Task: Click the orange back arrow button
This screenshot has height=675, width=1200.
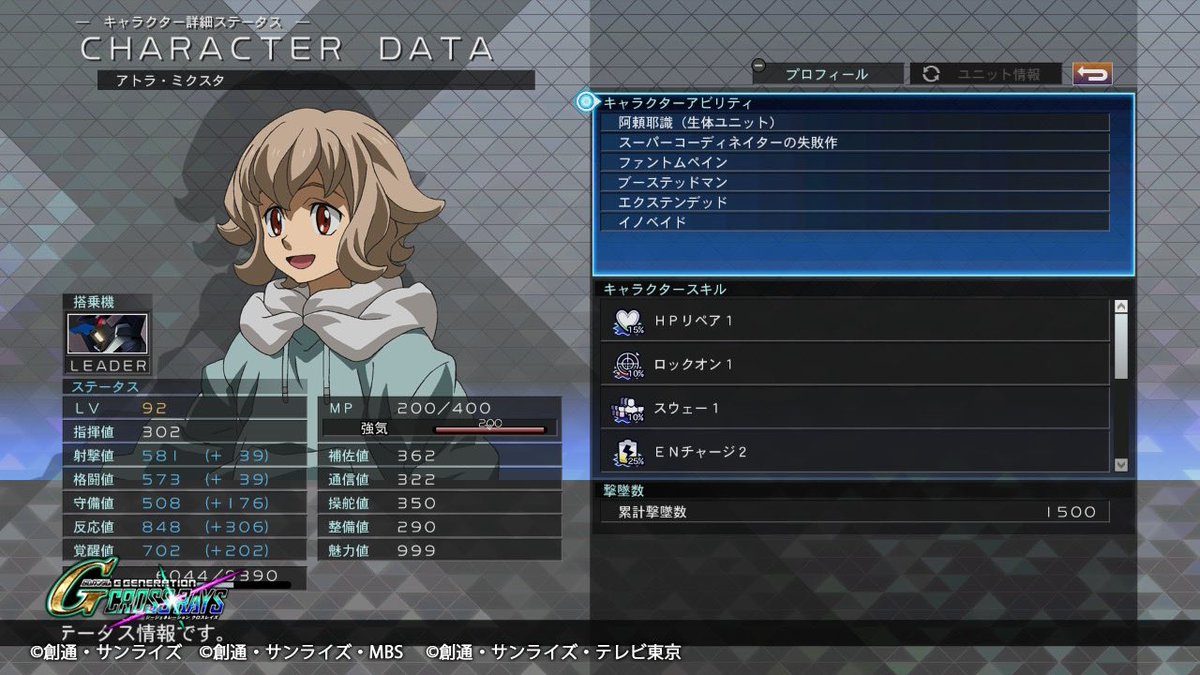Action: [1092, 74]
